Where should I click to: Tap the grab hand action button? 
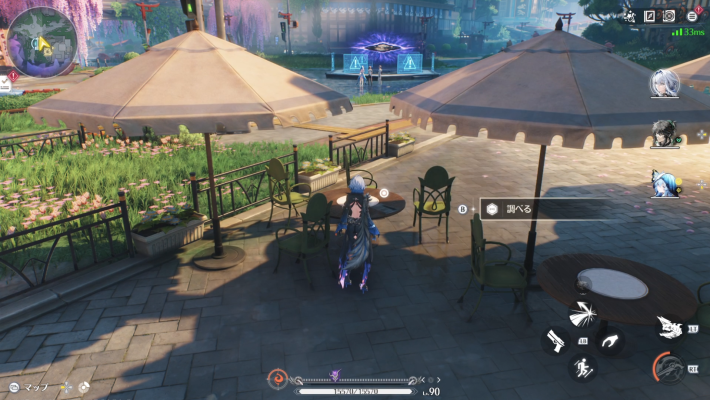point(609,340)
